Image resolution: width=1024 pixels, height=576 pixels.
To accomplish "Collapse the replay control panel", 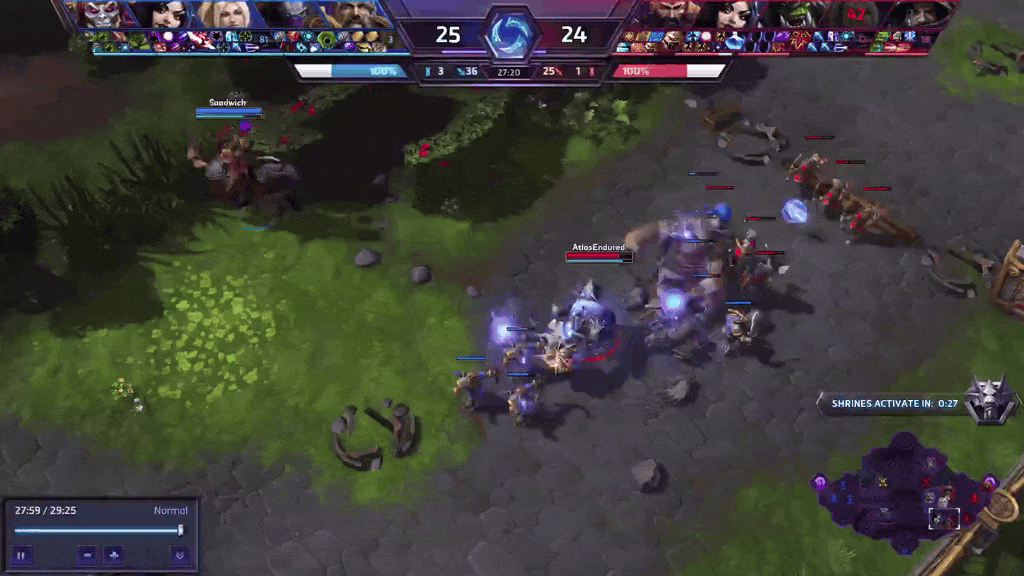I will point(179,555).
